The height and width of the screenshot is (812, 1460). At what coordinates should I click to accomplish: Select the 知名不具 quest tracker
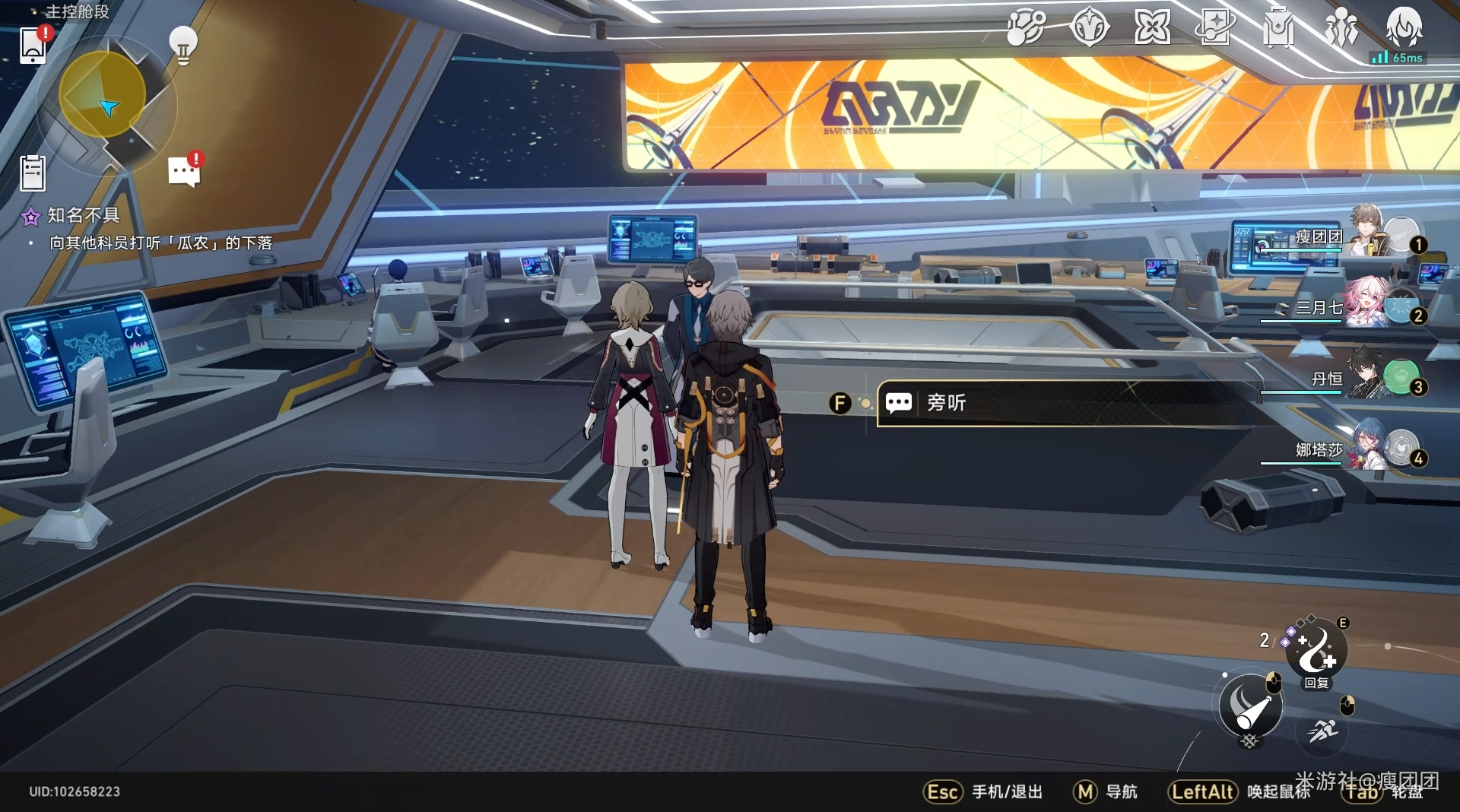[x=84, y=216]
